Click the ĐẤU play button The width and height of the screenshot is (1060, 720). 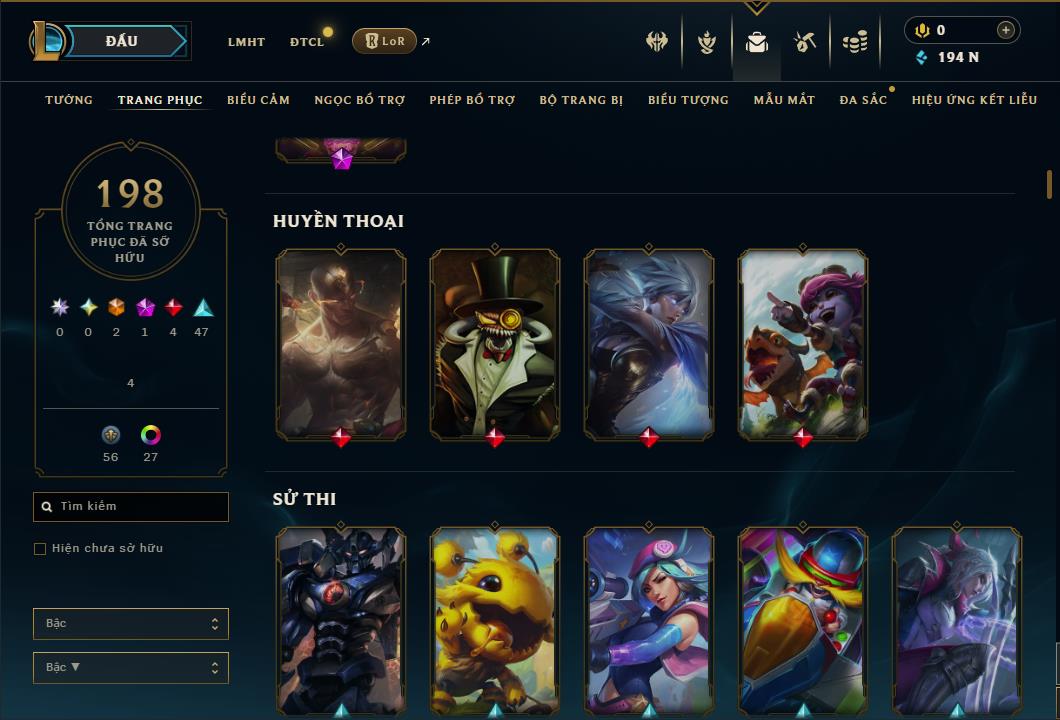tap(120, 41)
